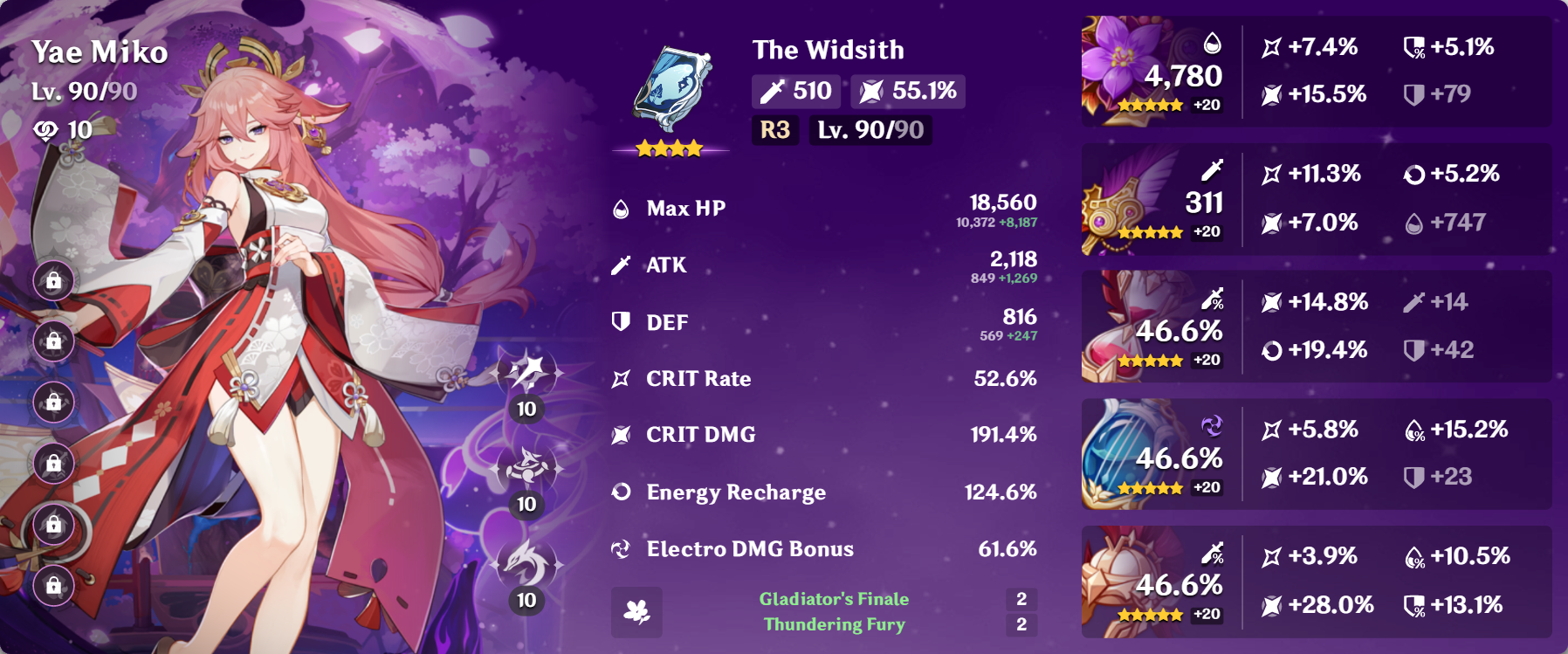Unlock the topmost constellation padlock
Viewport: 1568px width, 654px height.
[x=54, y=281]
